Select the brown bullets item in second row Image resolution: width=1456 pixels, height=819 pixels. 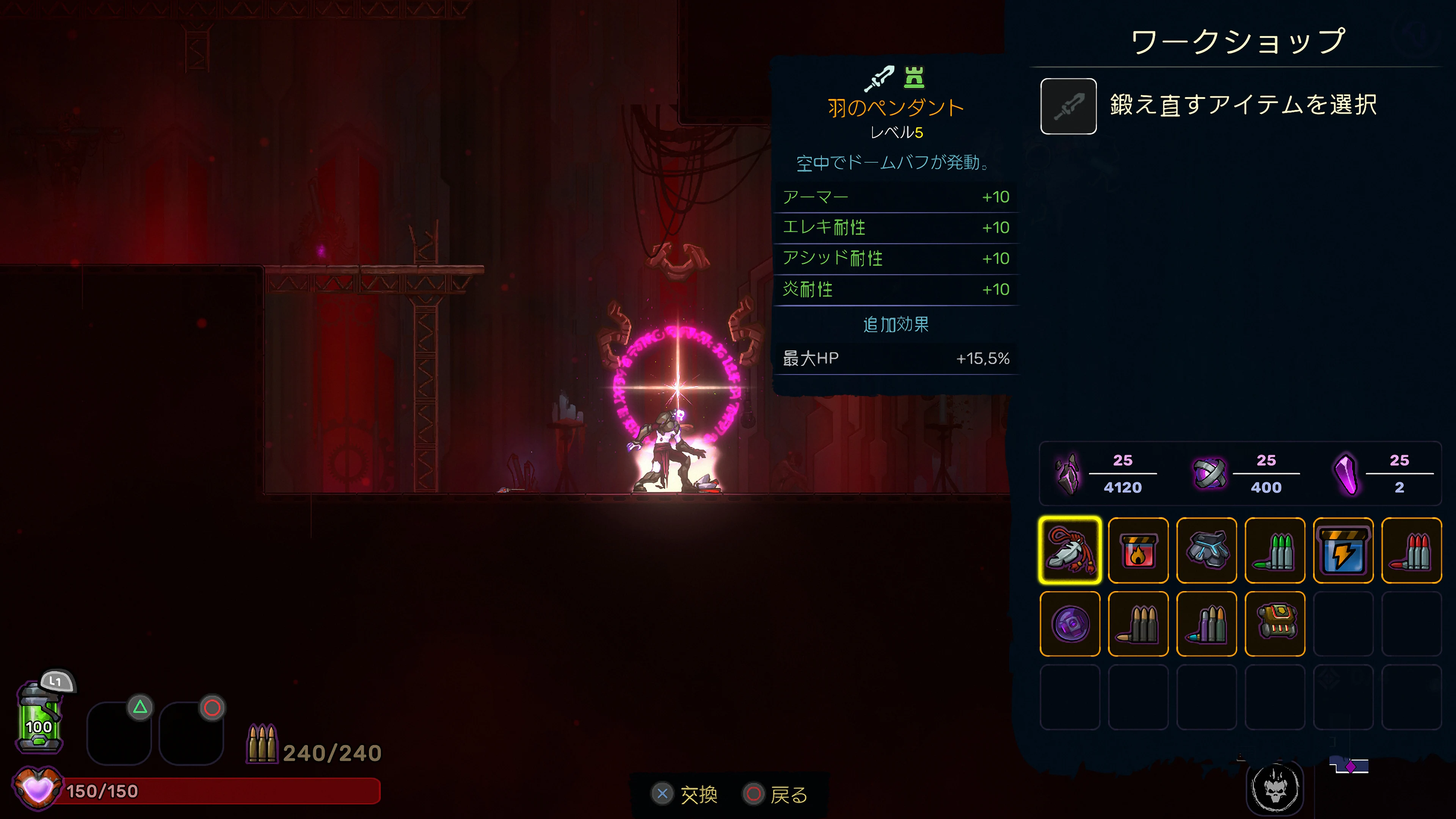click(x=1138, y=624)
